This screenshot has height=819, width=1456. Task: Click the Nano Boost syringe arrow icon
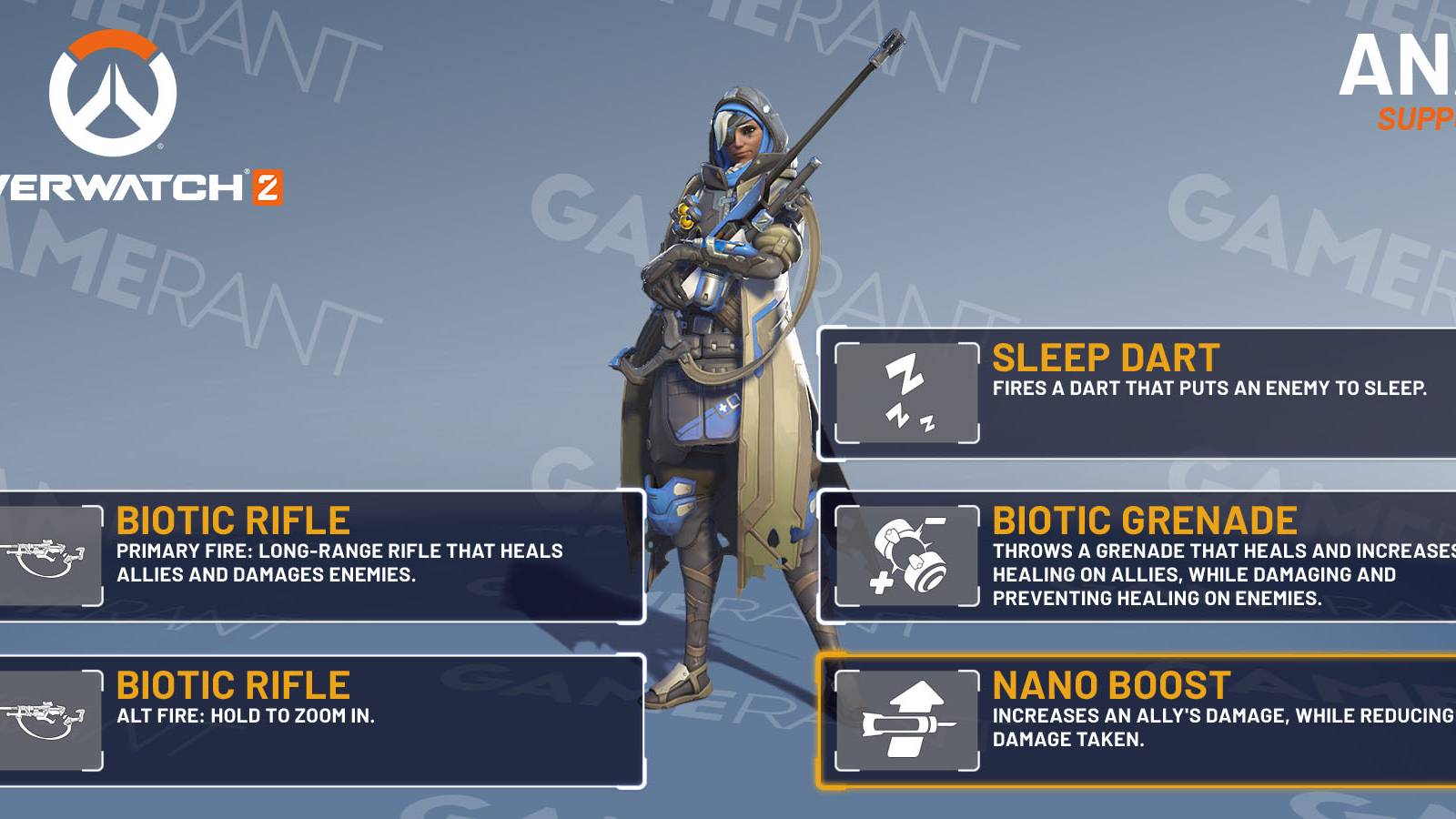[x=907, y=718]
